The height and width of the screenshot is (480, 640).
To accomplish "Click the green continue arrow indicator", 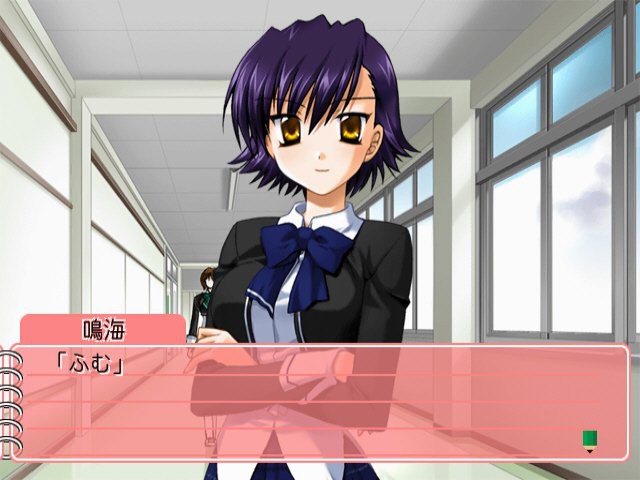I will point(589,439).
